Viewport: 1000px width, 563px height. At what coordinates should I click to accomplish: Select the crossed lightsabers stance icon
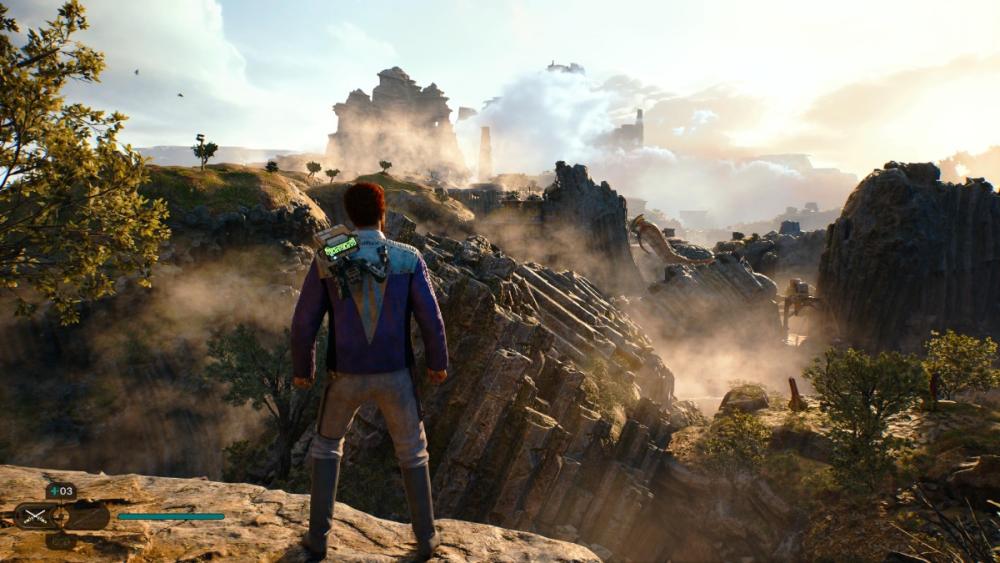[36, 516]
